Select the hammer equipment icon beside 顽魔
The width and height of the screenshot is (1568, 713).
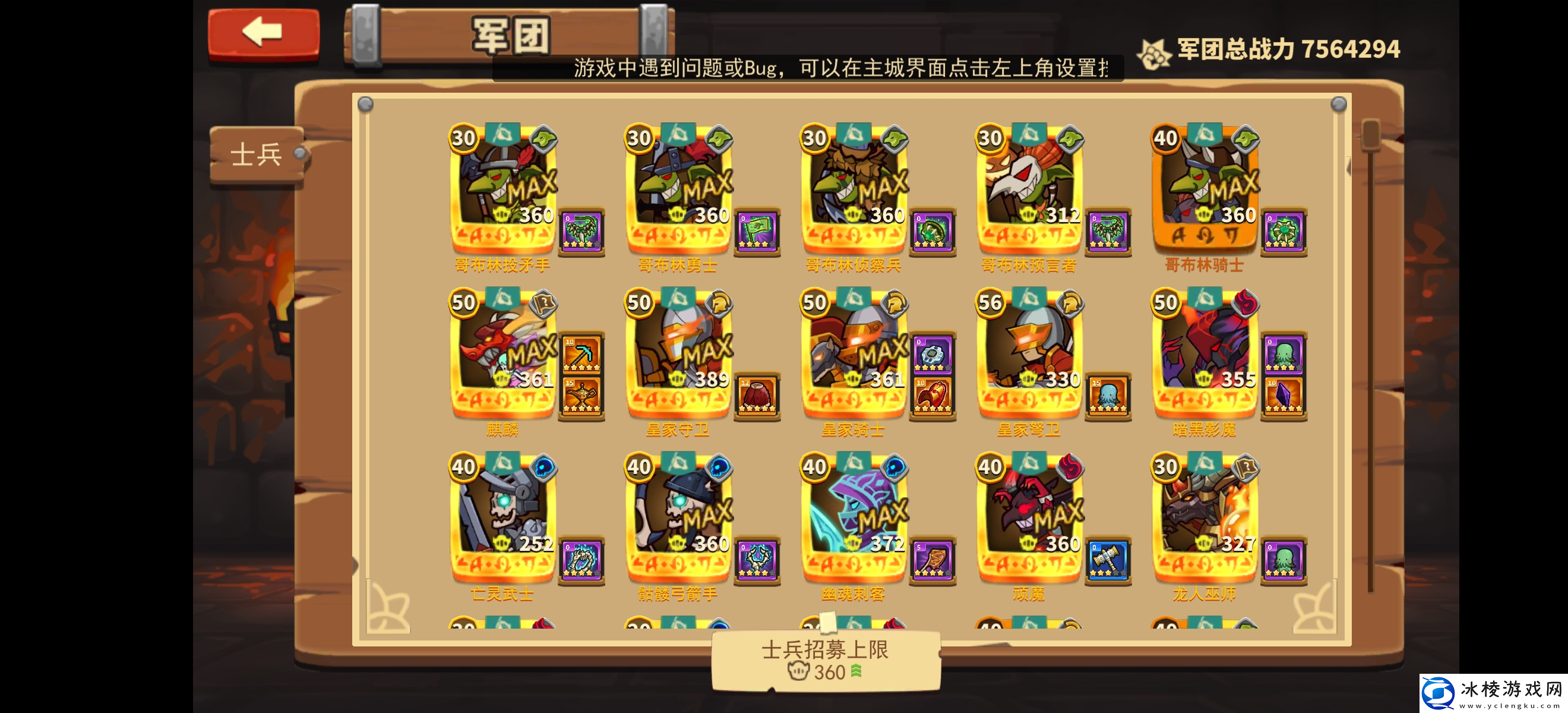(x=1108, y=560)
